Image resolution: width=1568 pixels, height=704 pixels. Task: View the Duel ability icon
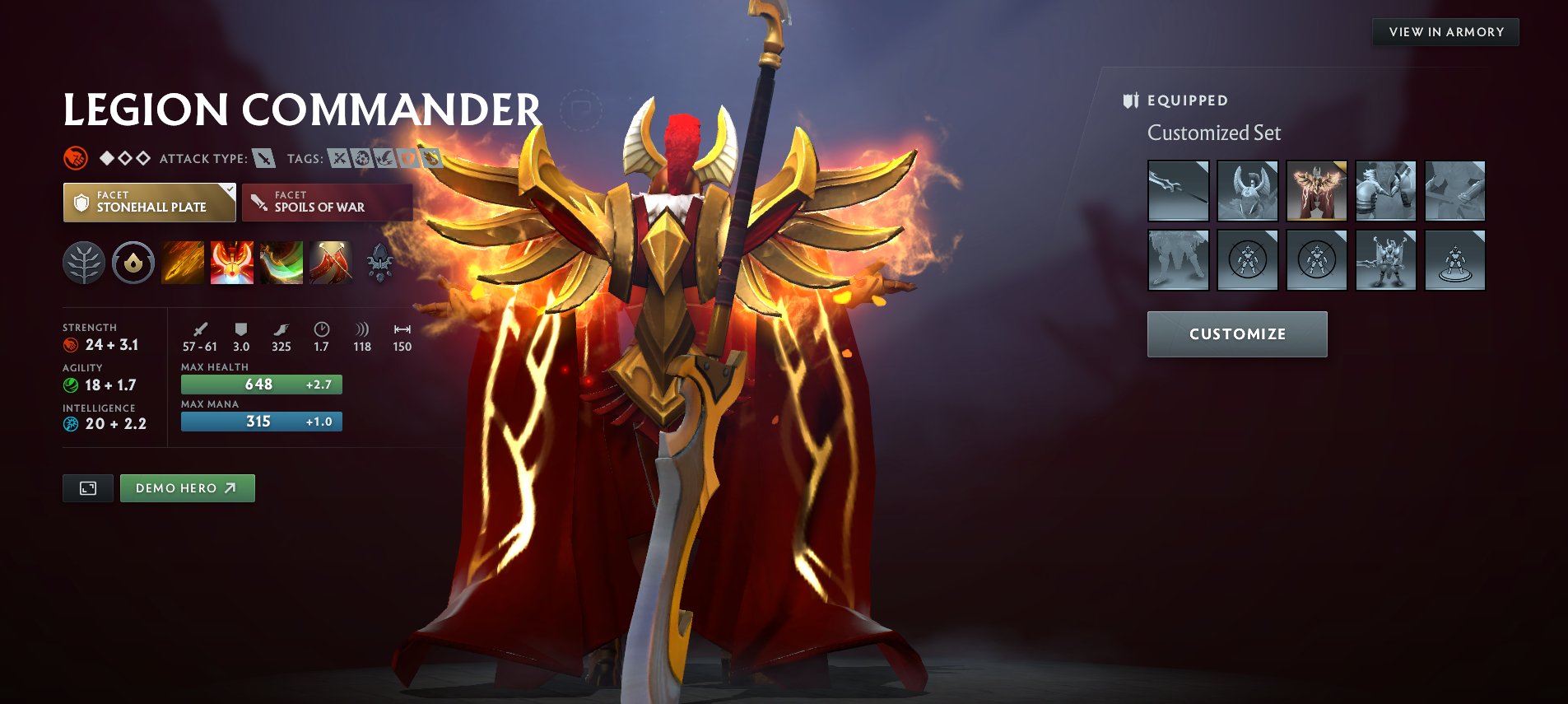point(331,263)
